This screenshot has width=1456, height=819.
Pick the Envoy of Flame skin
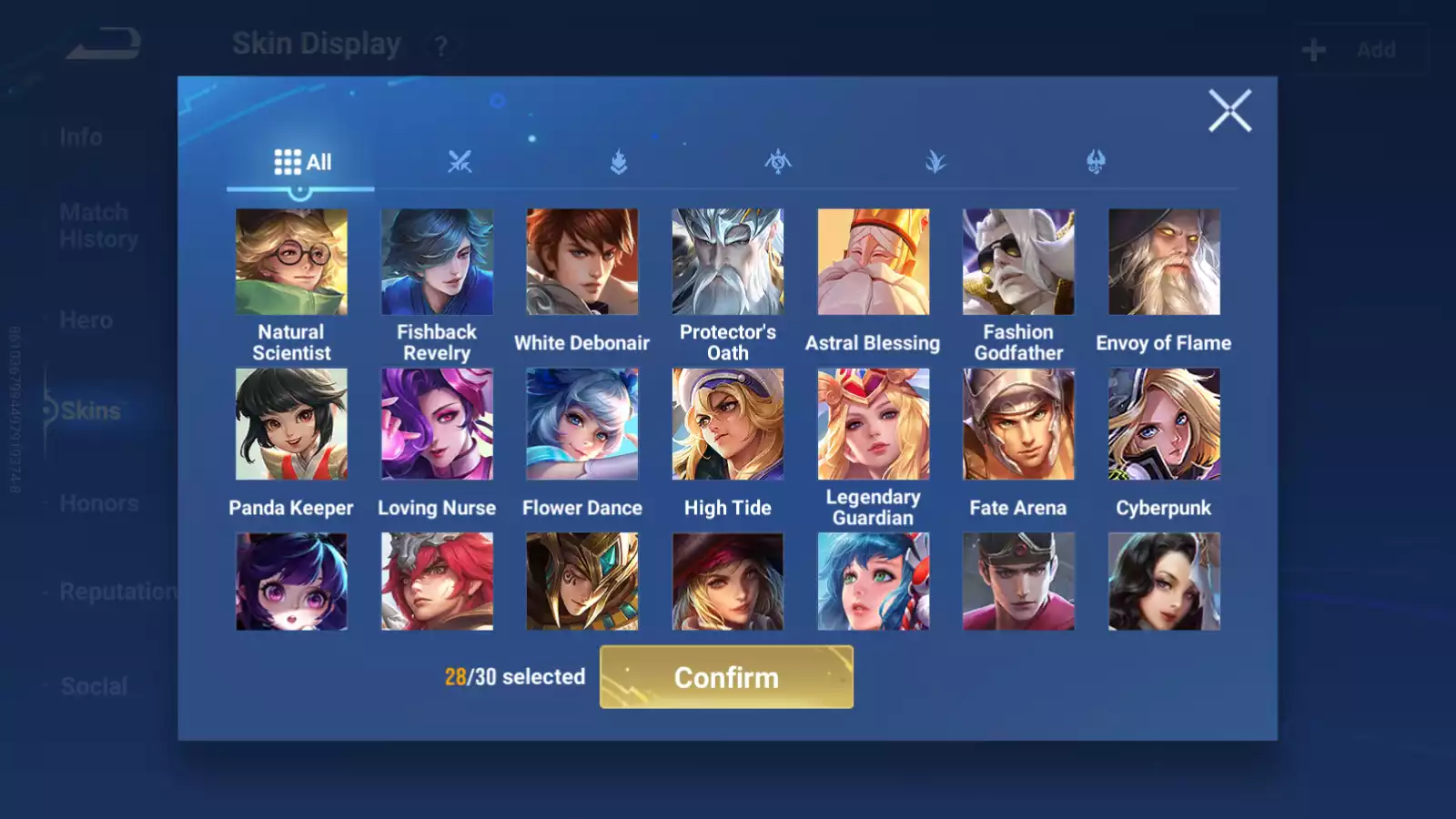(1164, 262)
